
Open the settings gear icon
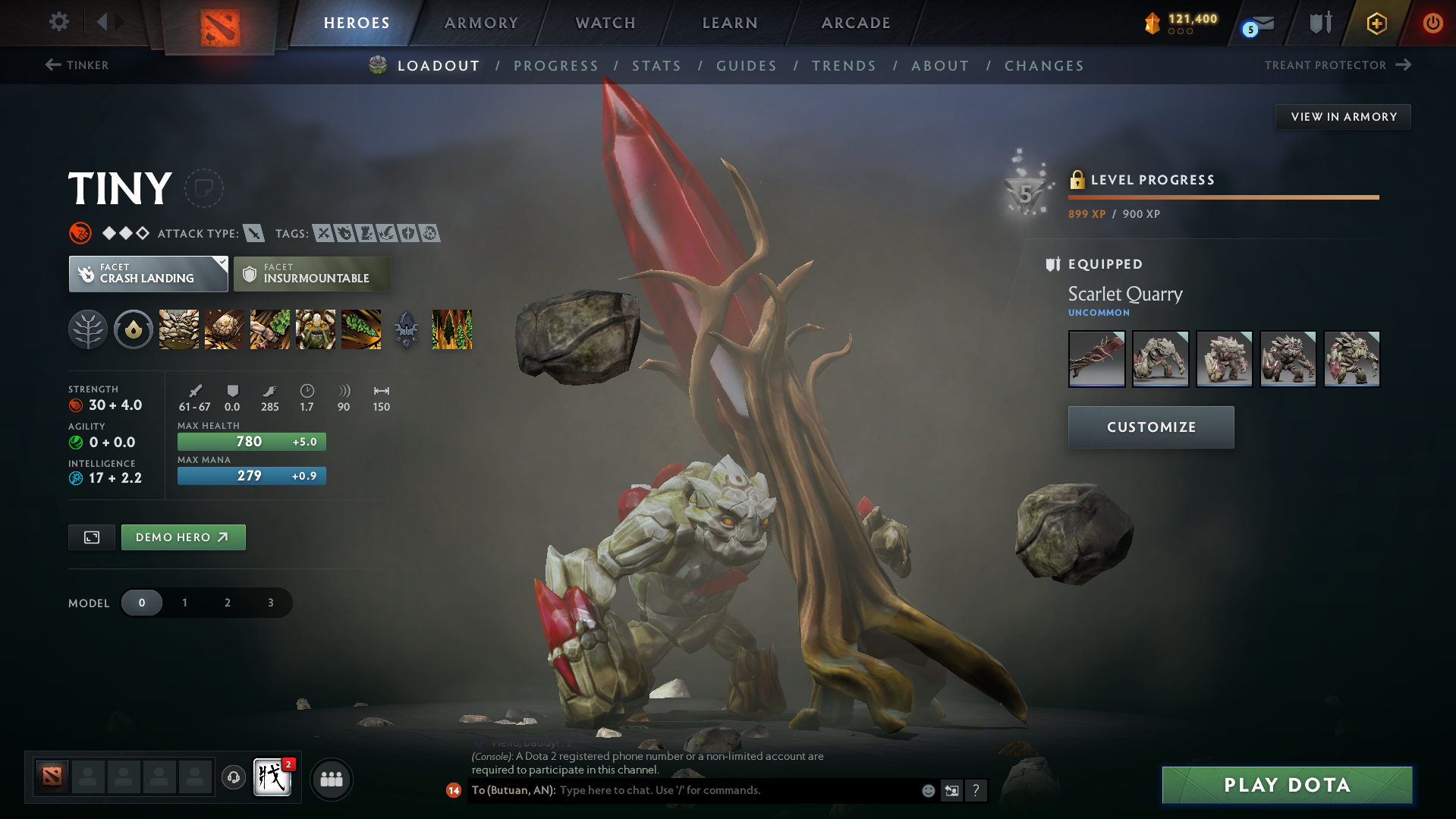59,22
